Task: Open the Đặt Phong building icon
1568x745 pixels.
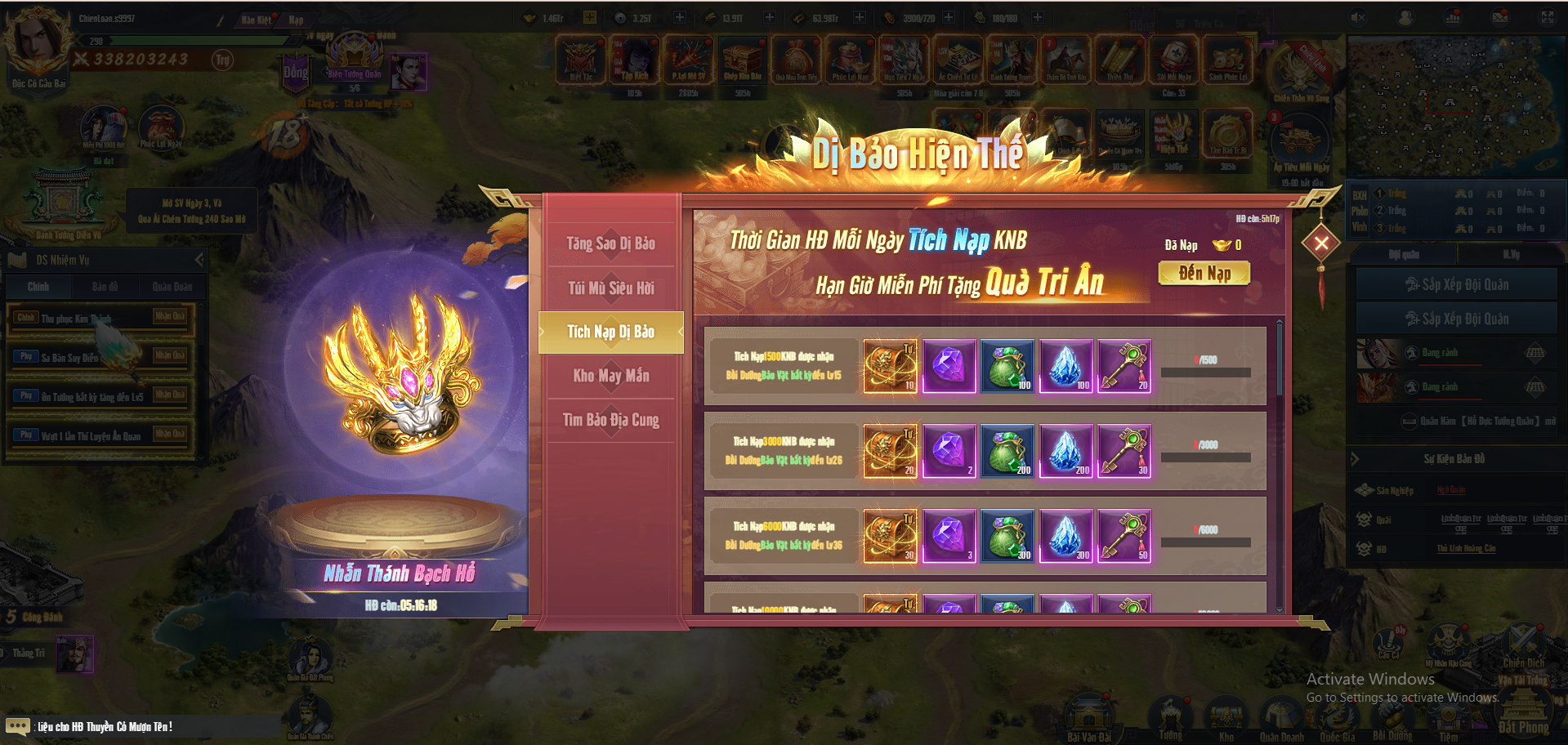Action: pyautogui.click(x=1523, y=709)
